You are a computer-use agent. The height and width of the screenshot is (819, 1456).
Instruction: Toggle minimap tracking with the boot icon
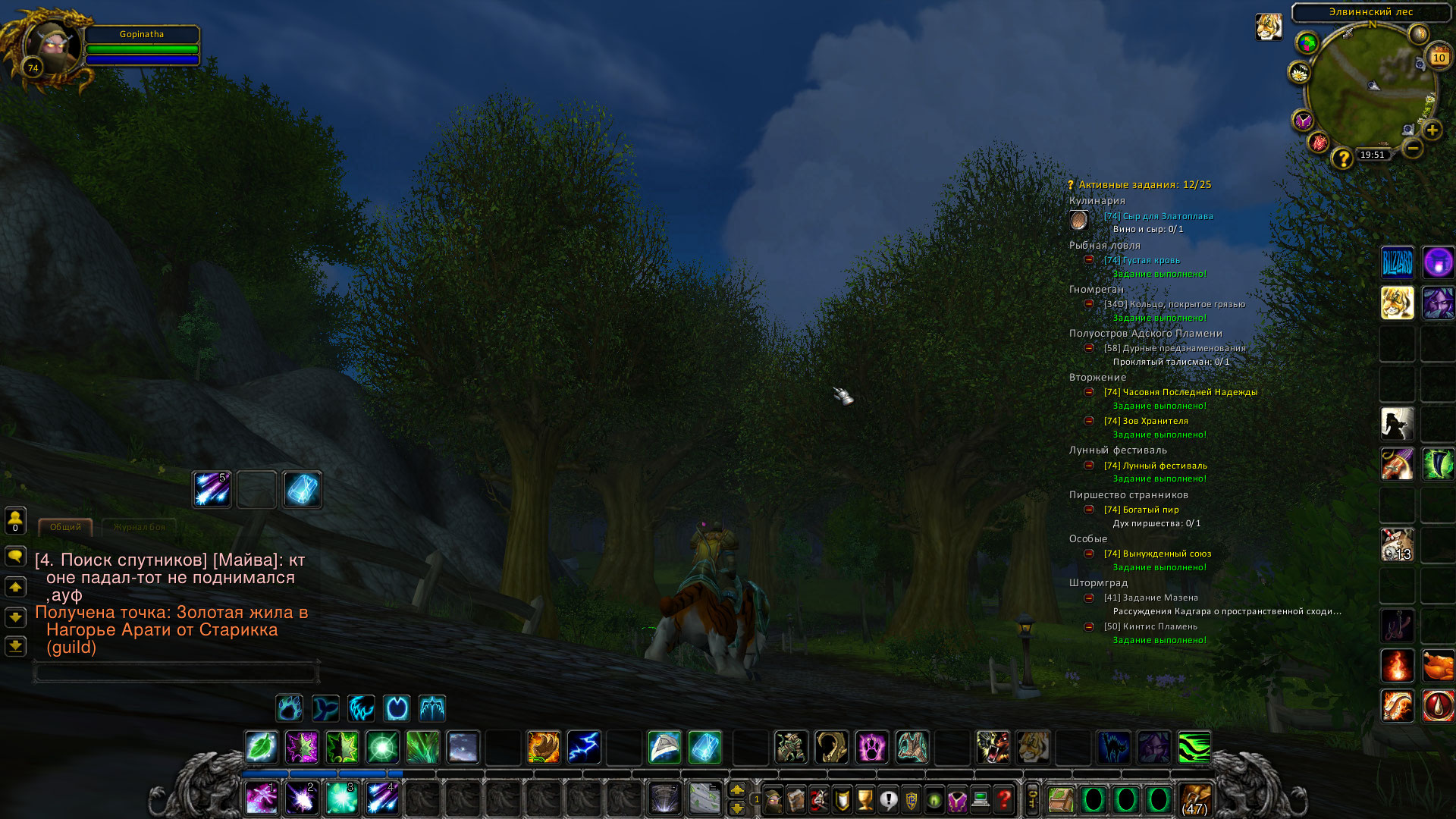tap(1348, 33)
